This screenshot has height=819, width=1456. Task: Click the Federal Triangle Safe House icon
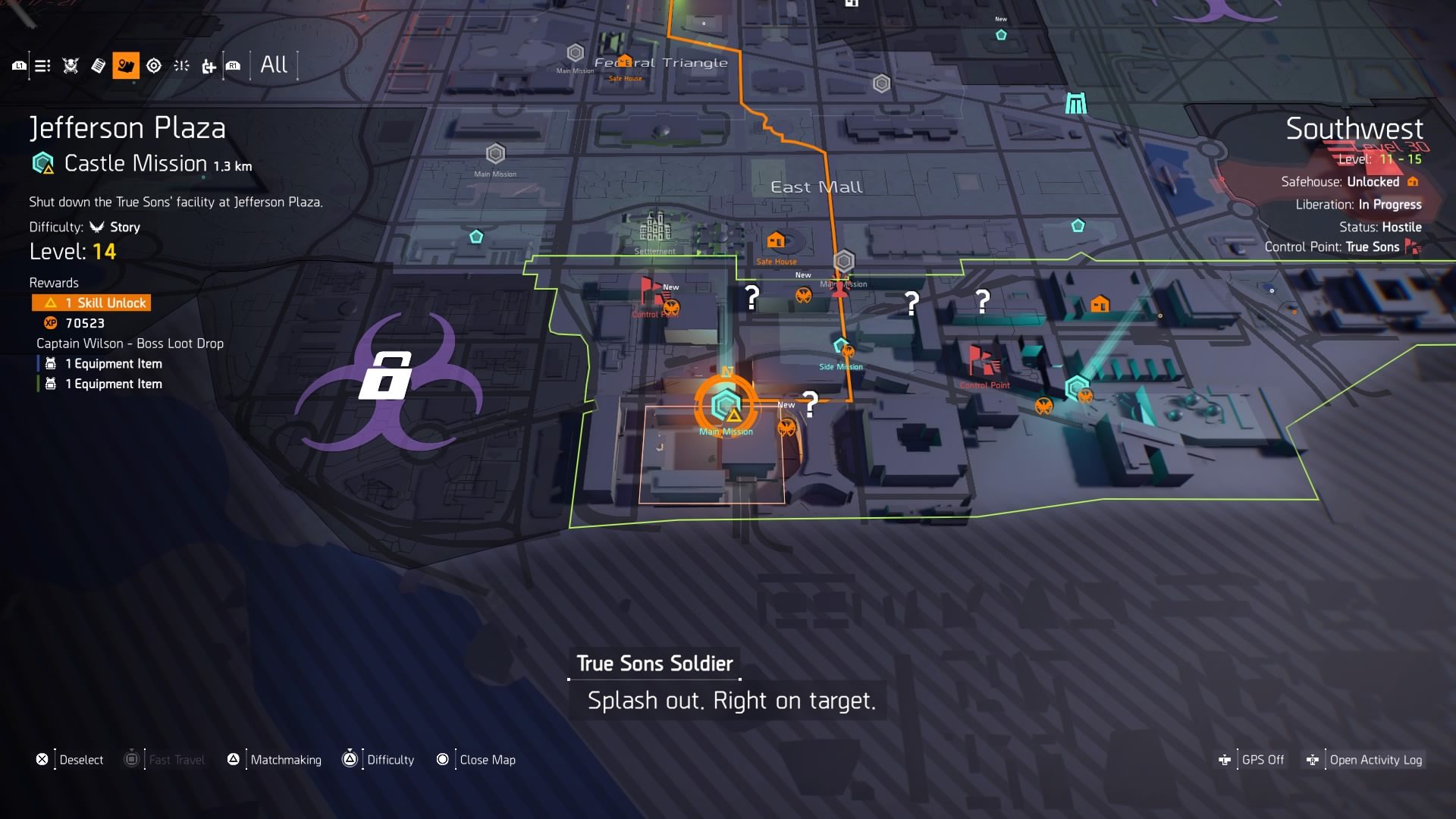(624, 62)
